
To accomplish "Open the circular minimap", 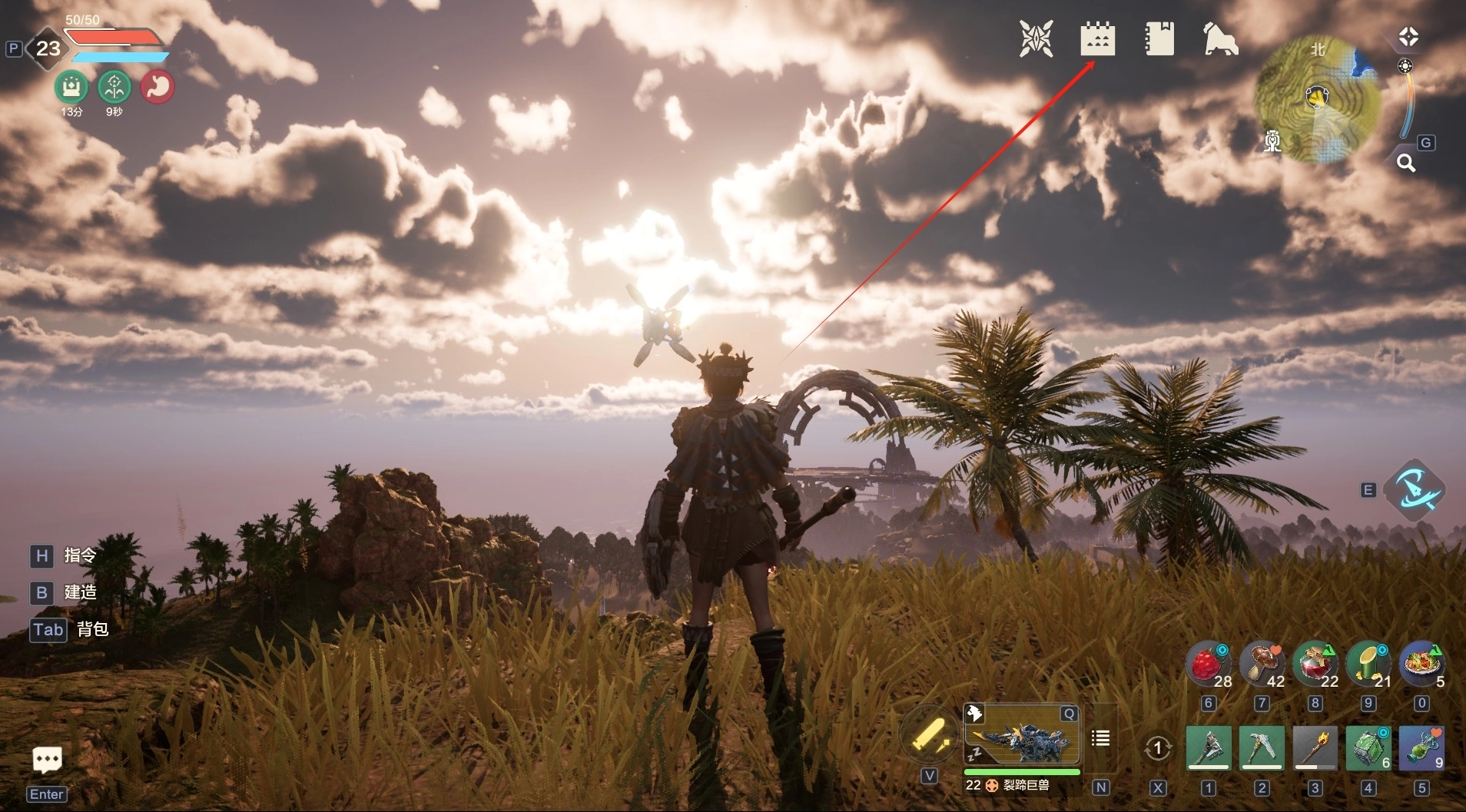I will tap(1318, 98).
